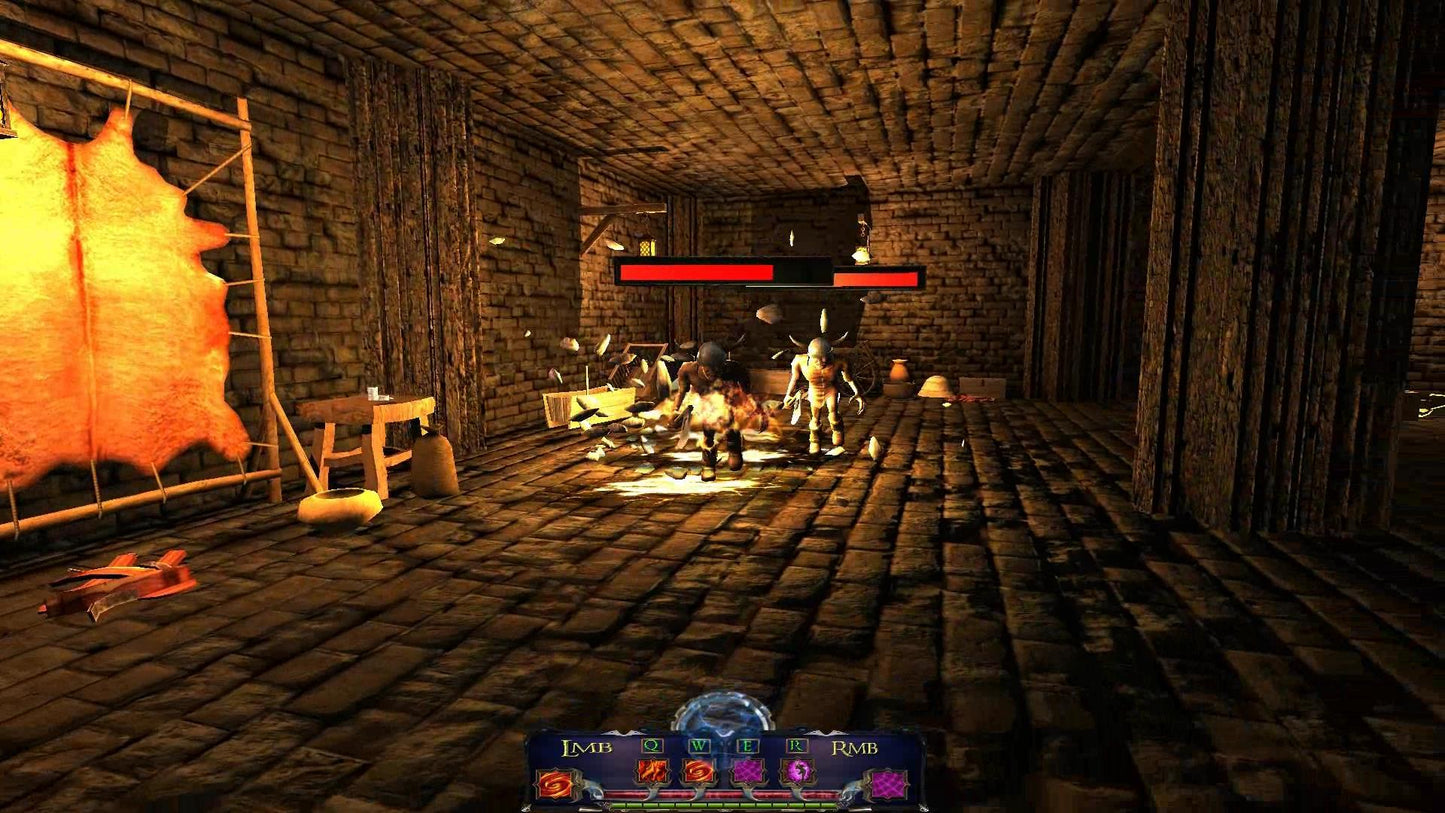Click the empty purple E skill slot

pyautogui.click(x=748, y=772)
